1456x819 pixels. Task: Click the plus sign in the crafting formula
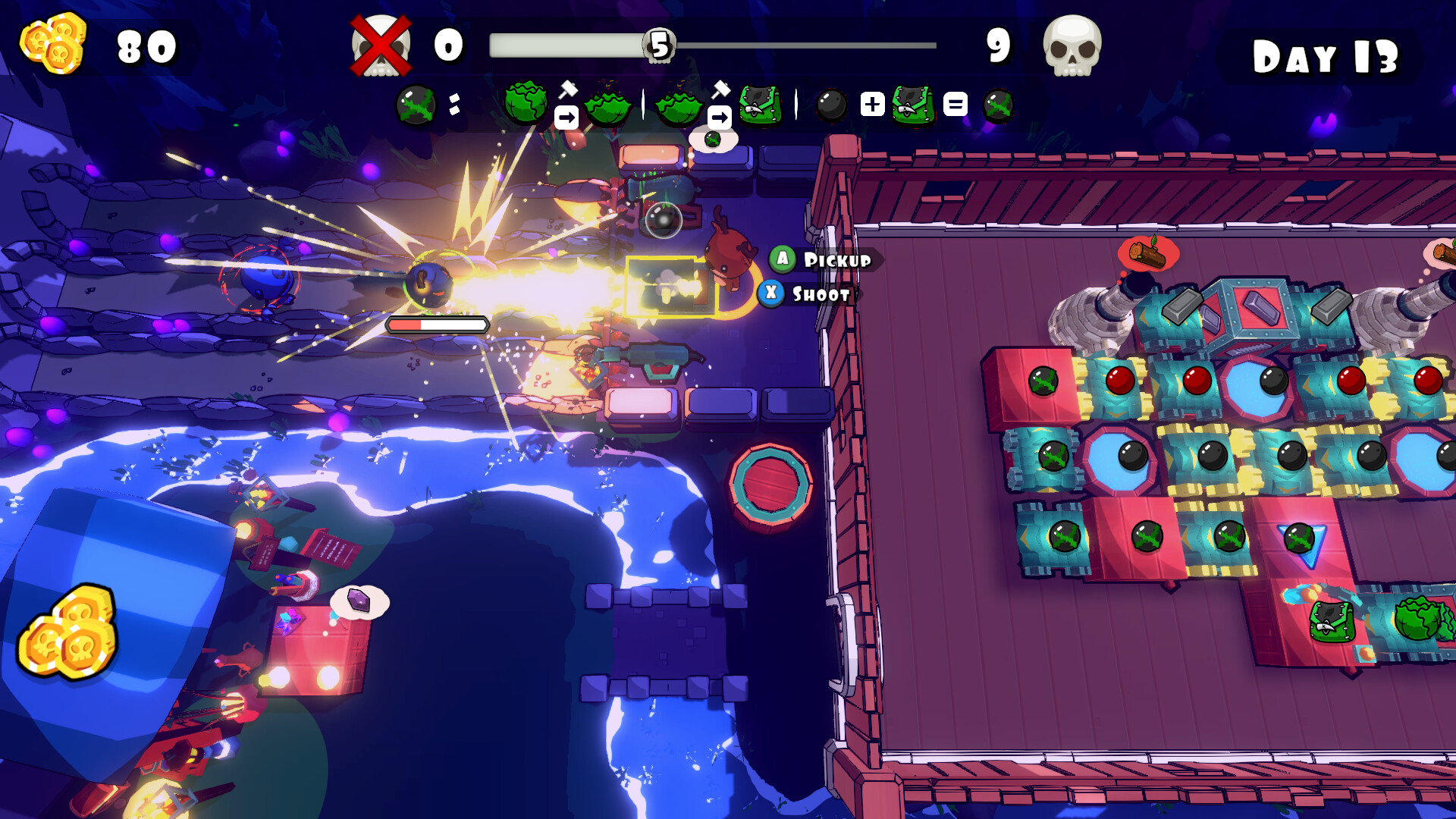click(871, 104)
